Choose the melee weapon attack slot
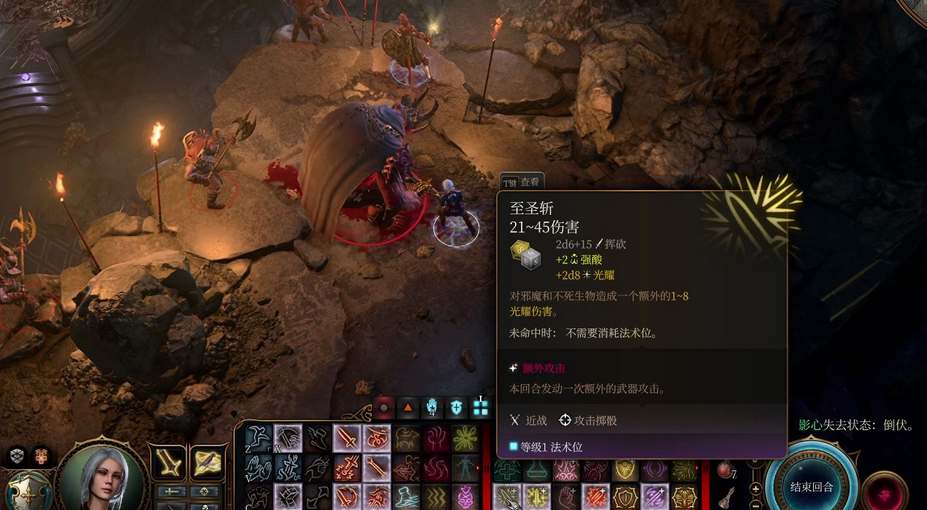 (x=169, y=461)
